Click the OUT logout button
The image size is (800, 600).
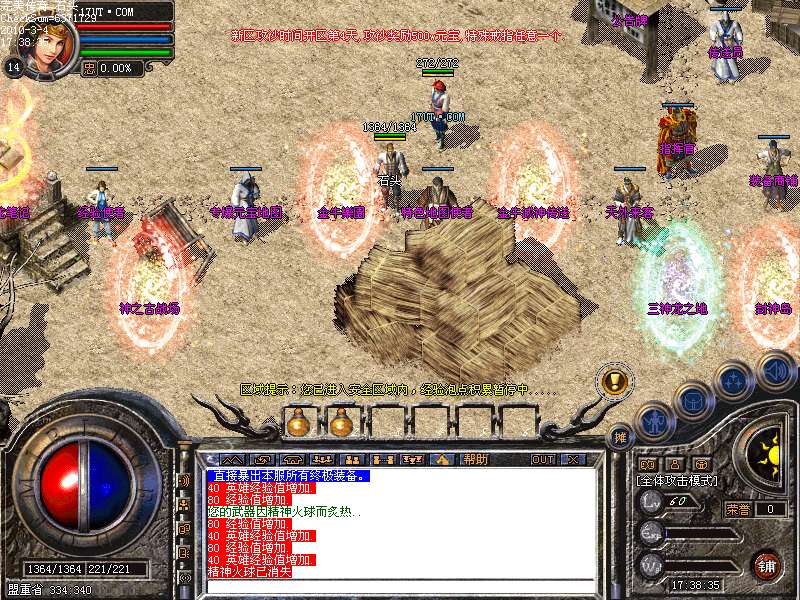click(x=543, y=460)
